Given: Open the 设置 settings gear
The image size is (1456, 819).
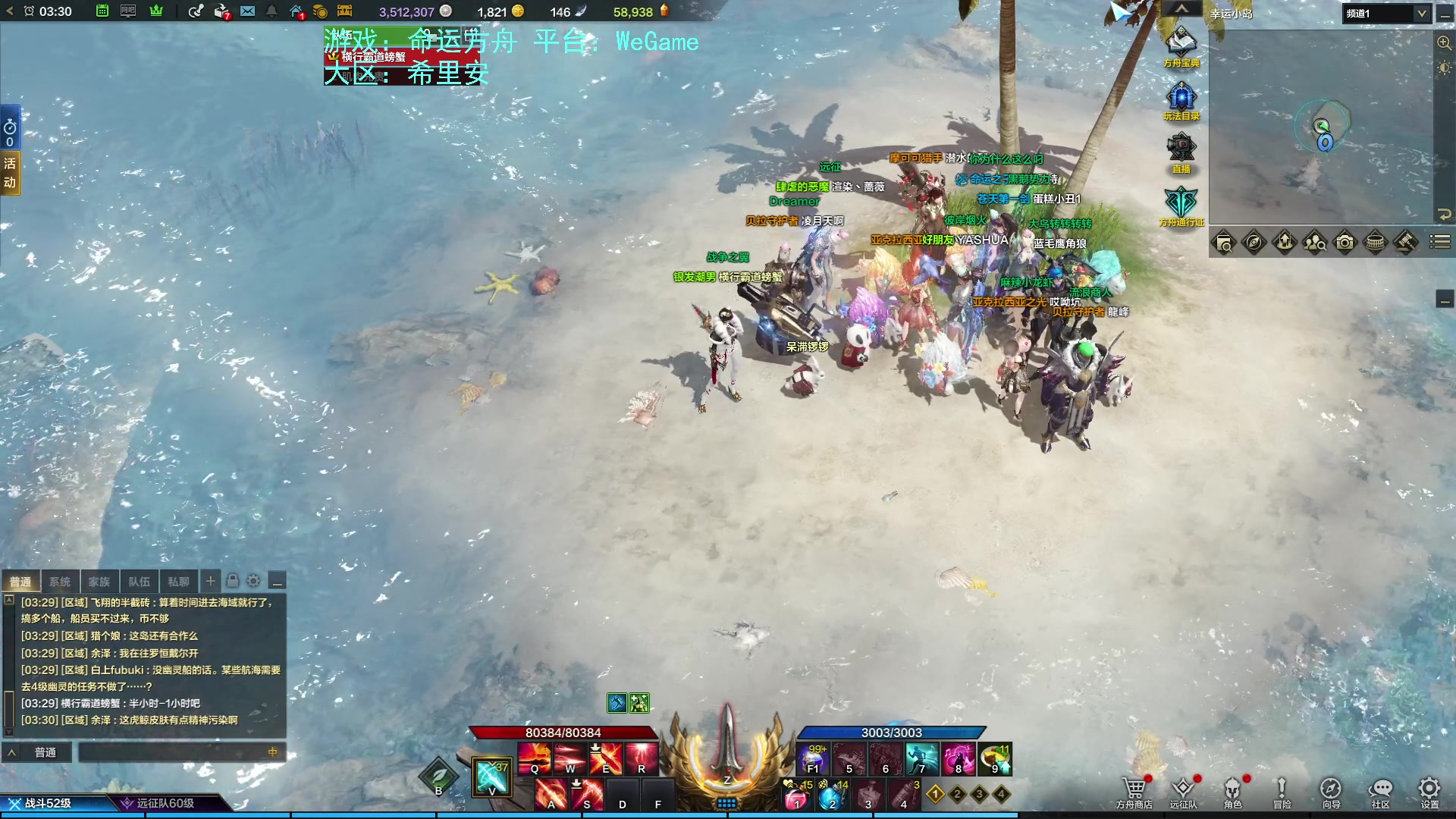Looking at the screenshot, I should (x=1429, y=790).
